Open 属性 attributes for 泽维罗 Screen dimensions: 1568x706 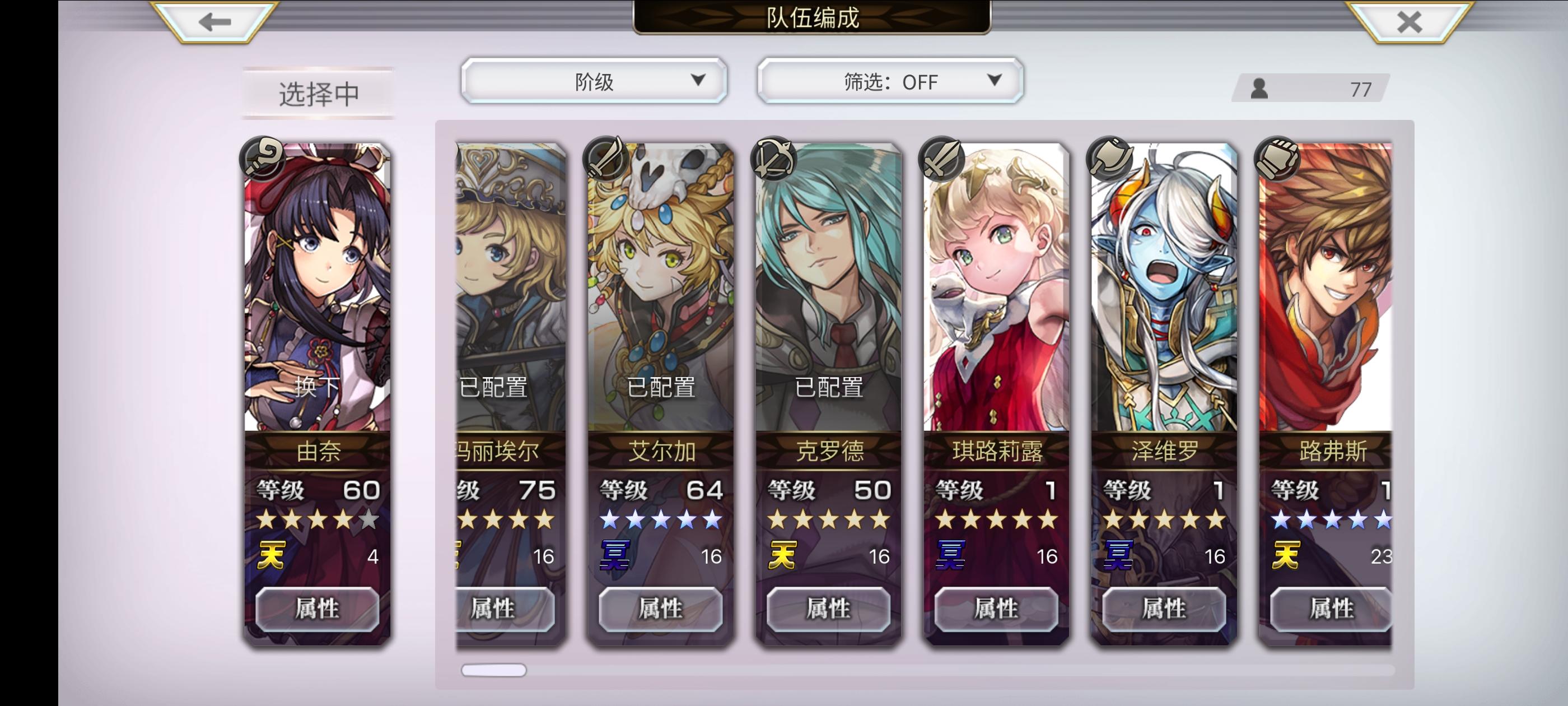tap(1163, 609)
